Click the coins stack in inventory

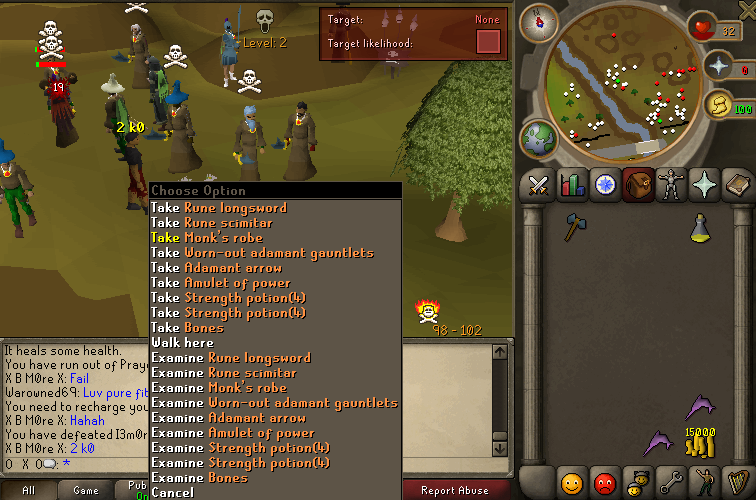click(699, 441)
